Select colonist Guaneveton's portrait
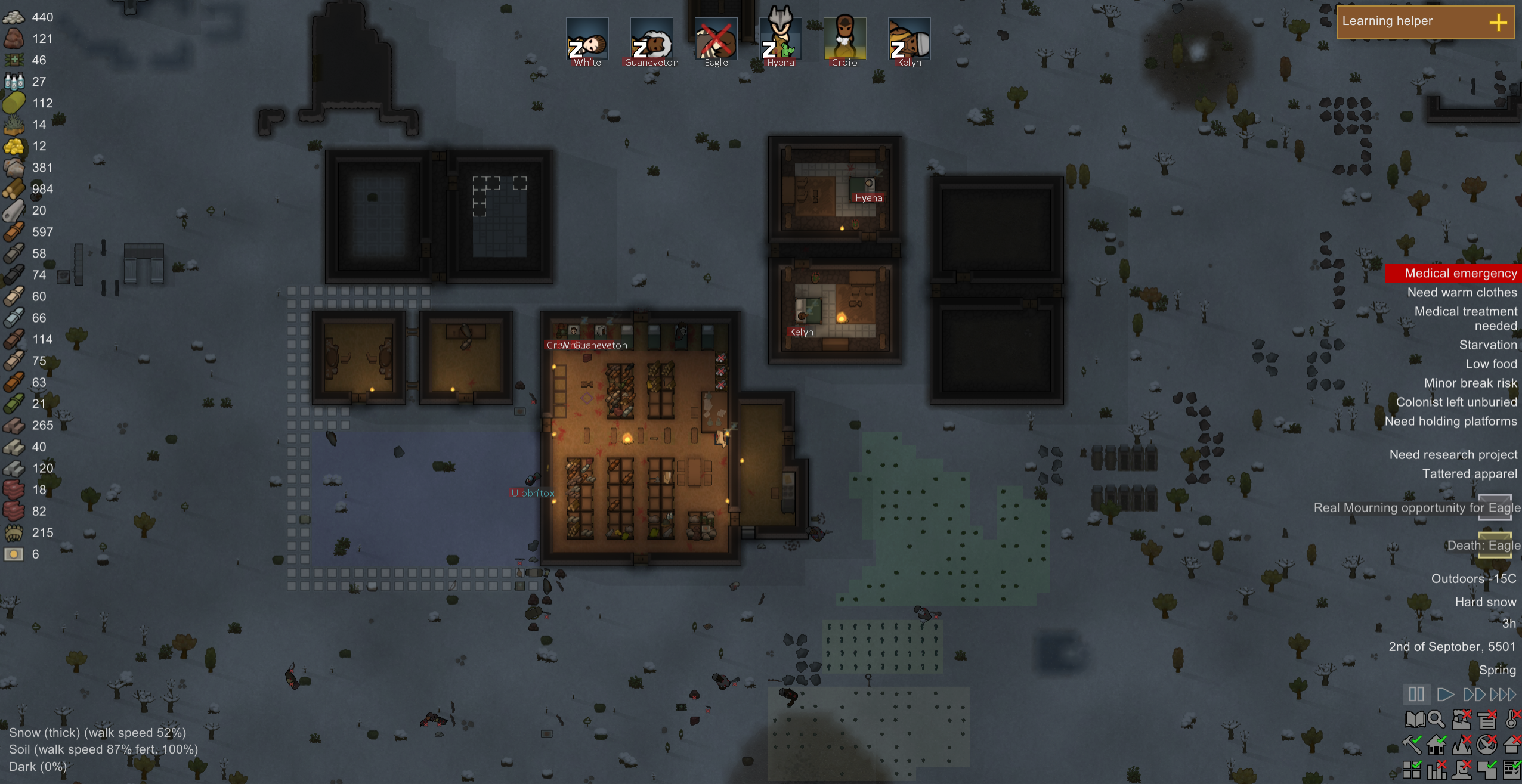Image resolution: width=1522 pixels, height=784 pixels. point(651,39)
